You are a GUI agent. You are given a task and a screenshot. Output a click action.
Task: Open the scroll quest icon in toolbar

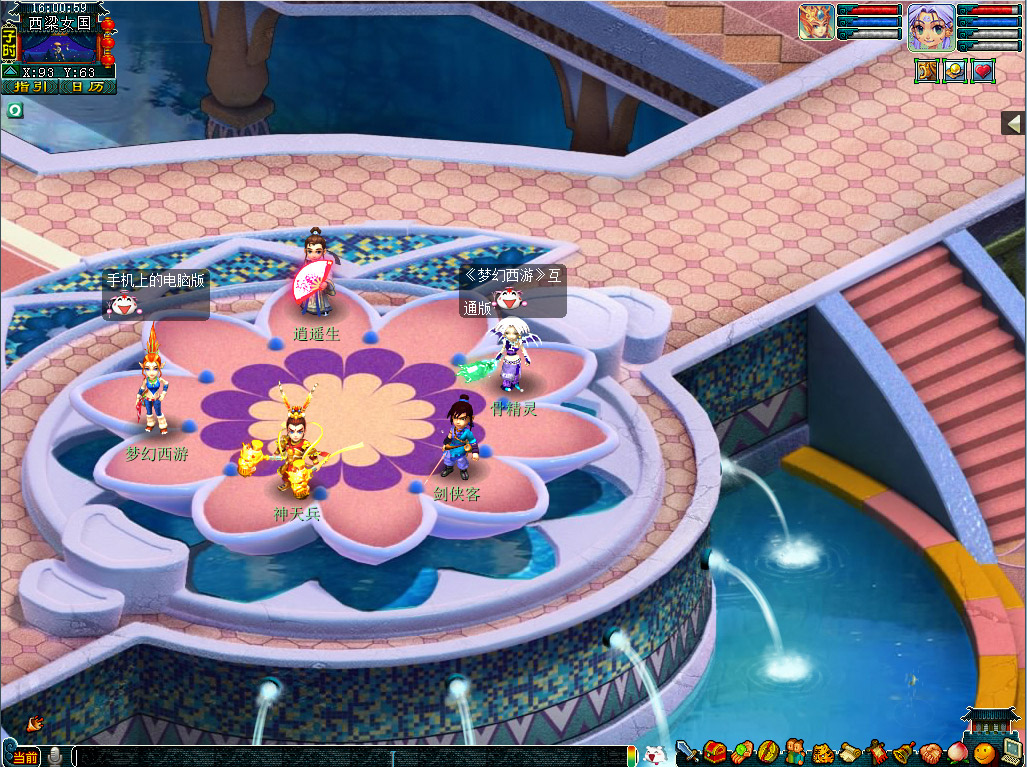click(x=850, y=752)
